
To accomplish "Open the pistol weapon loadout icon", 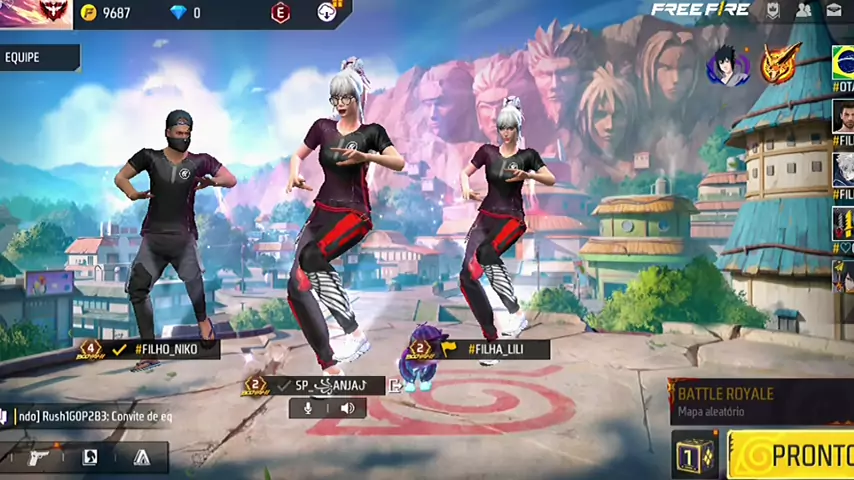I will point(38,458).
